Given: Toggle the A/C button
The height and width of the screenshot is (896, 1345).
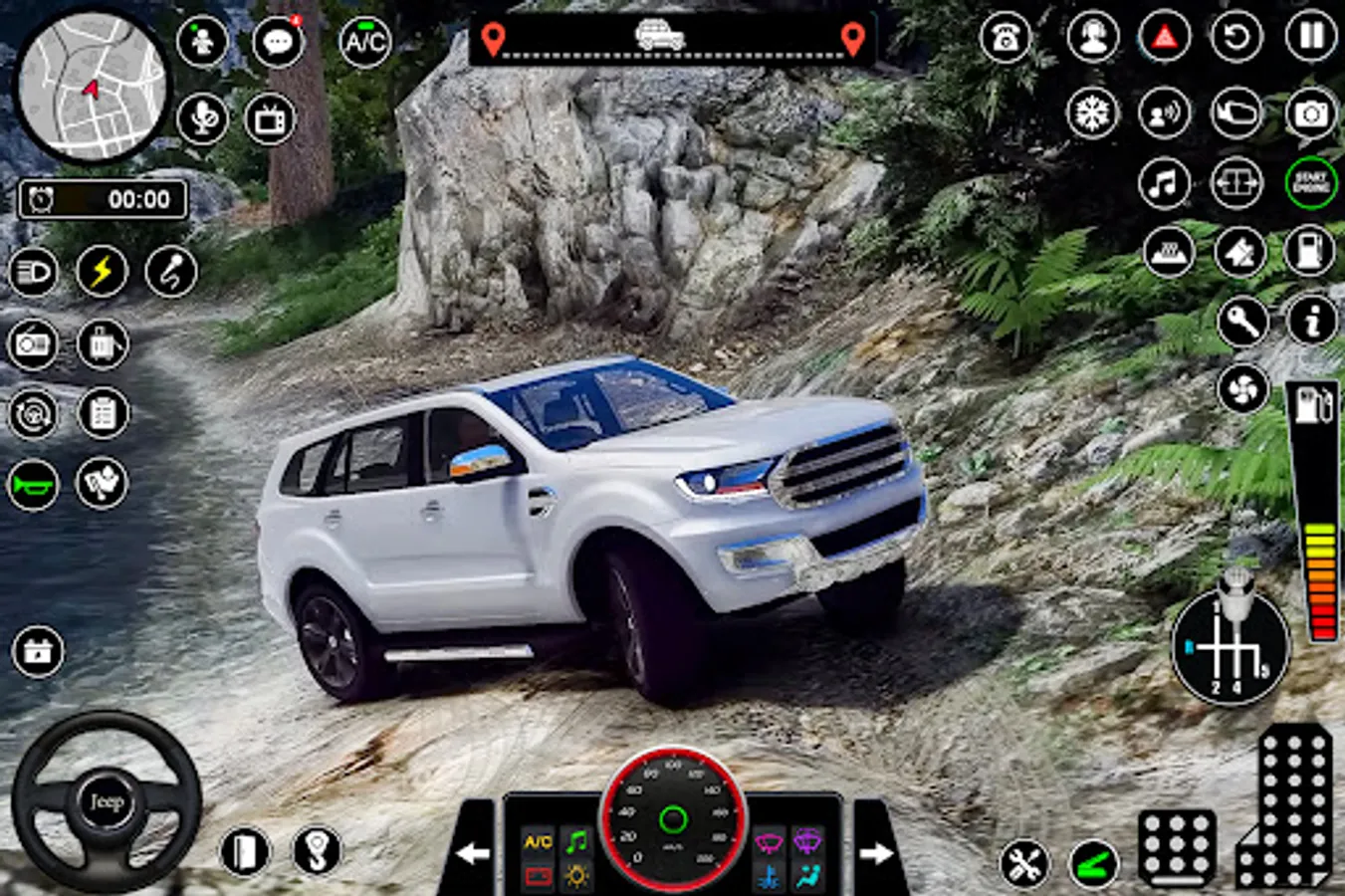Looking at the screenshot, I should [x=364, y=42].
